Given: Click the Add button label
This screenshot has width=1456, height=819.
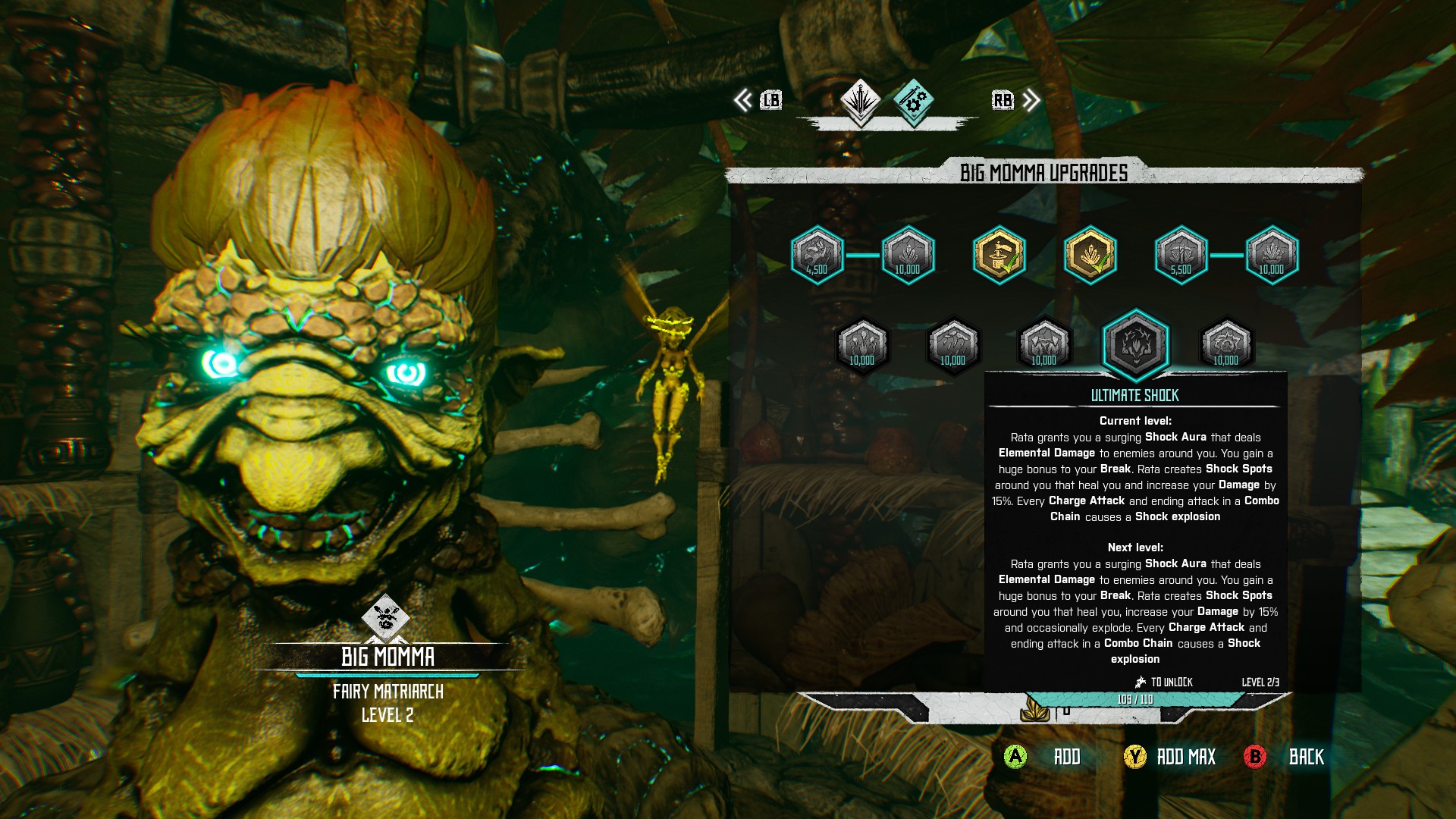Looking at the screenshot, I should (x=1066, y=757).
